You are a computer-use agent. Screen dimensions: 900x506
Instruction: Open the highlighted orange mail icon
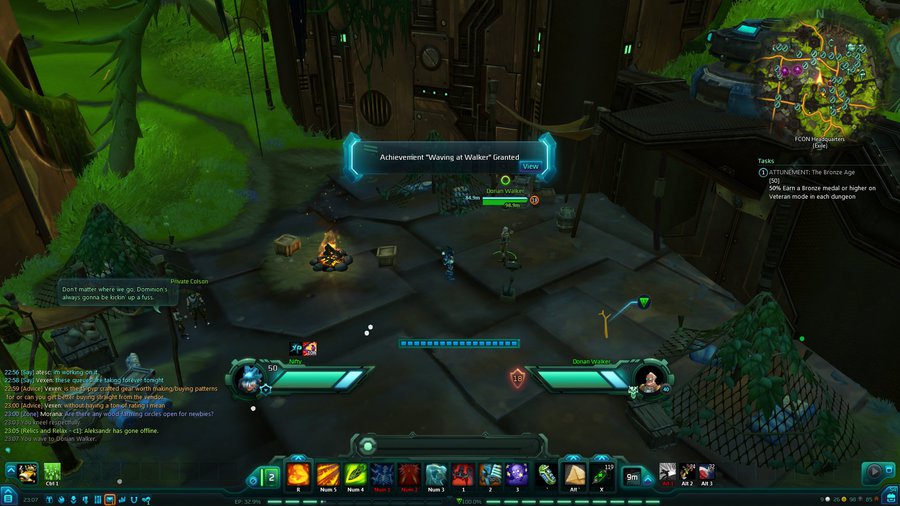(x=109, y=497)
